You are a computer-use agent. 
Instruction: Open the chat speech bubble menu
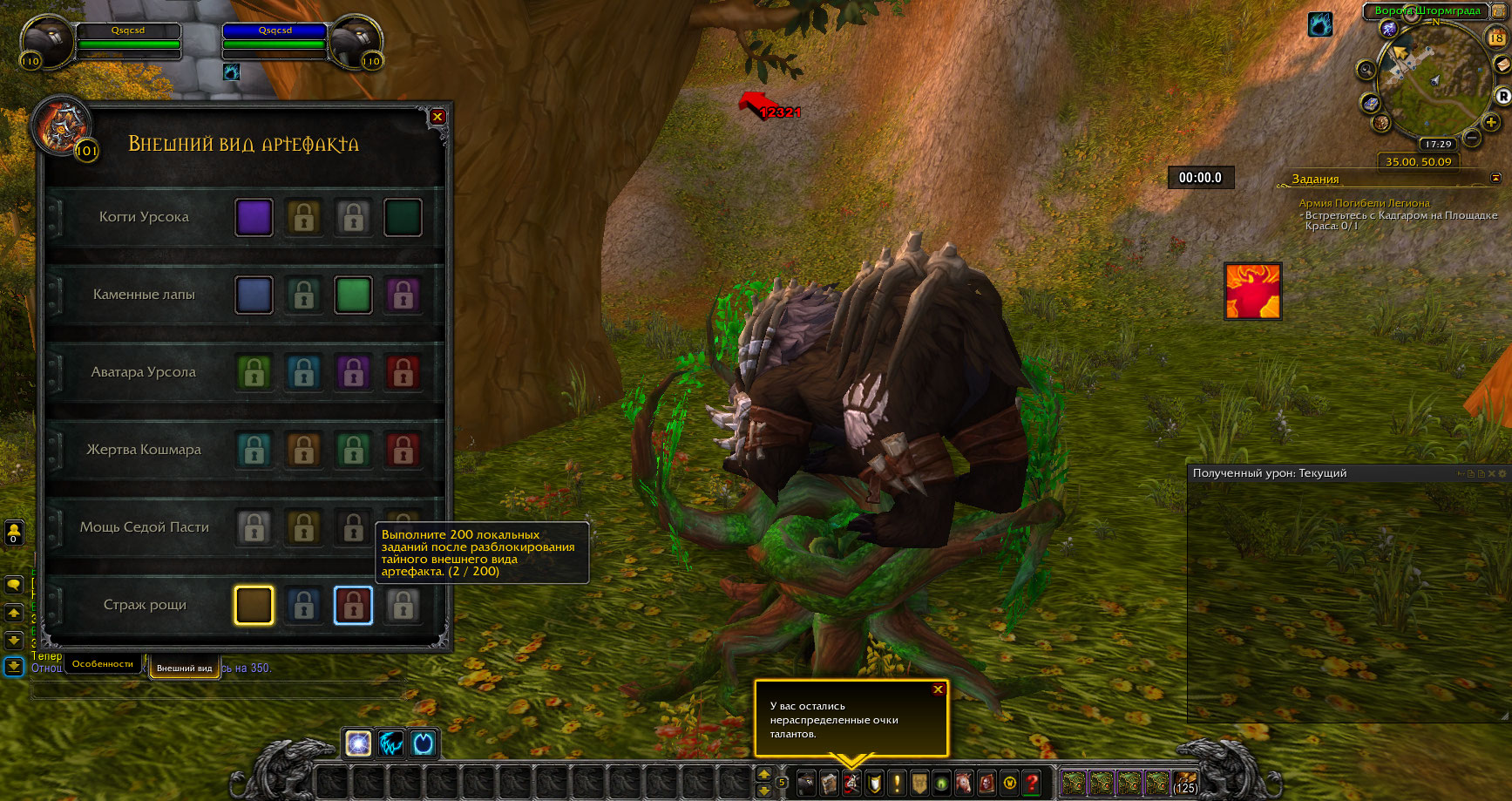(x=14, y=585)
